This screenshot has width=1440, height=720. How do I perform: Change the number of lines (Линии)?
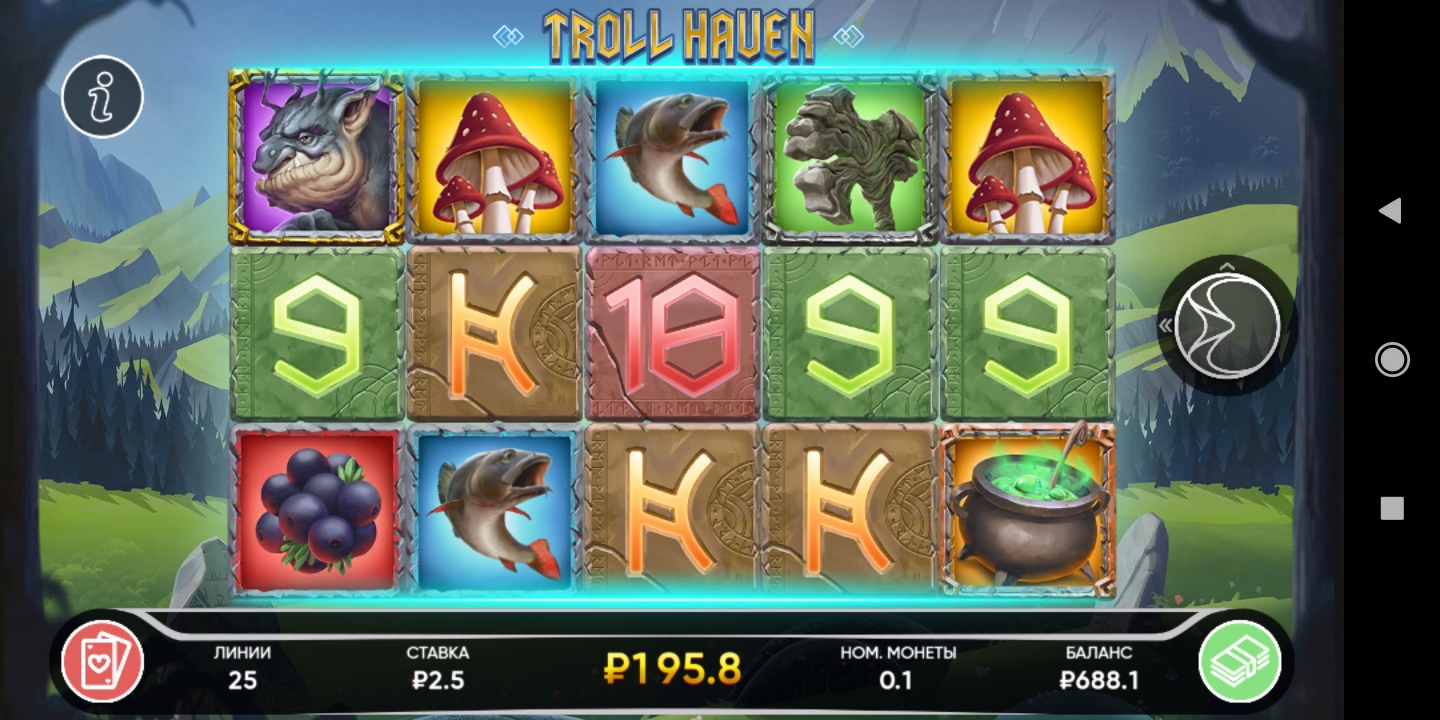tap(242, 668)
